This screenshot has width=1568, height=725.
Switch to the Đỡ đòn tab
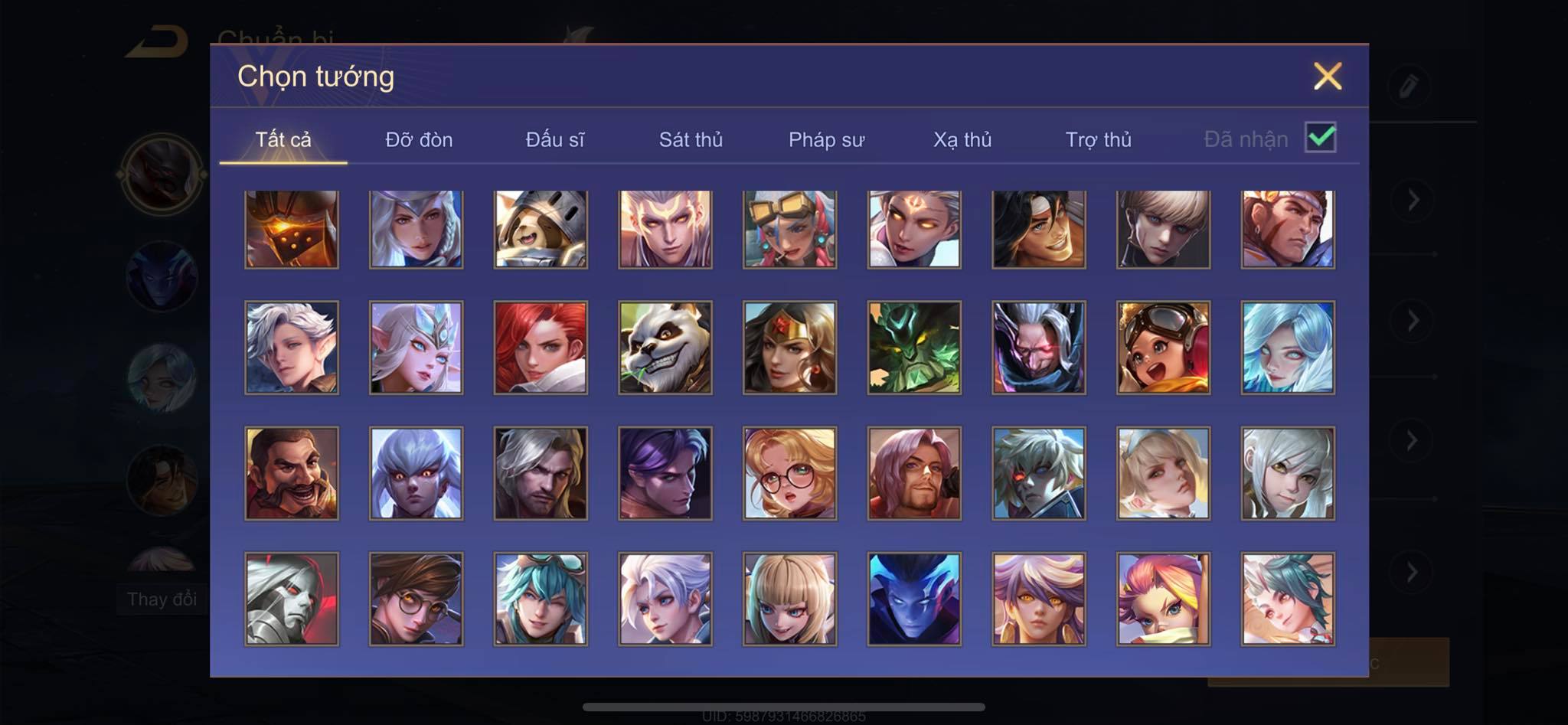tap(419, 139)
